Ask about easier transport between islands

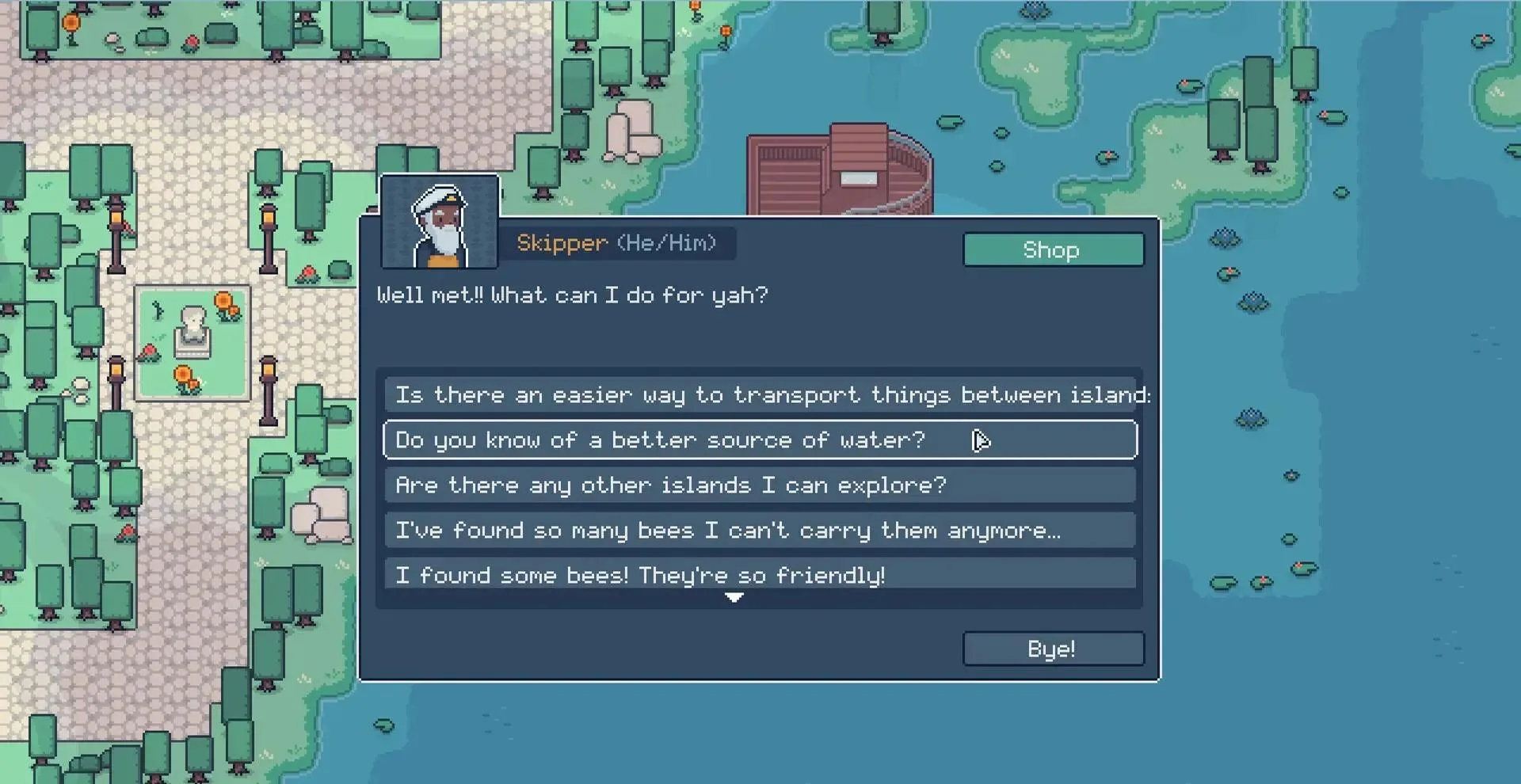point(760,394)
